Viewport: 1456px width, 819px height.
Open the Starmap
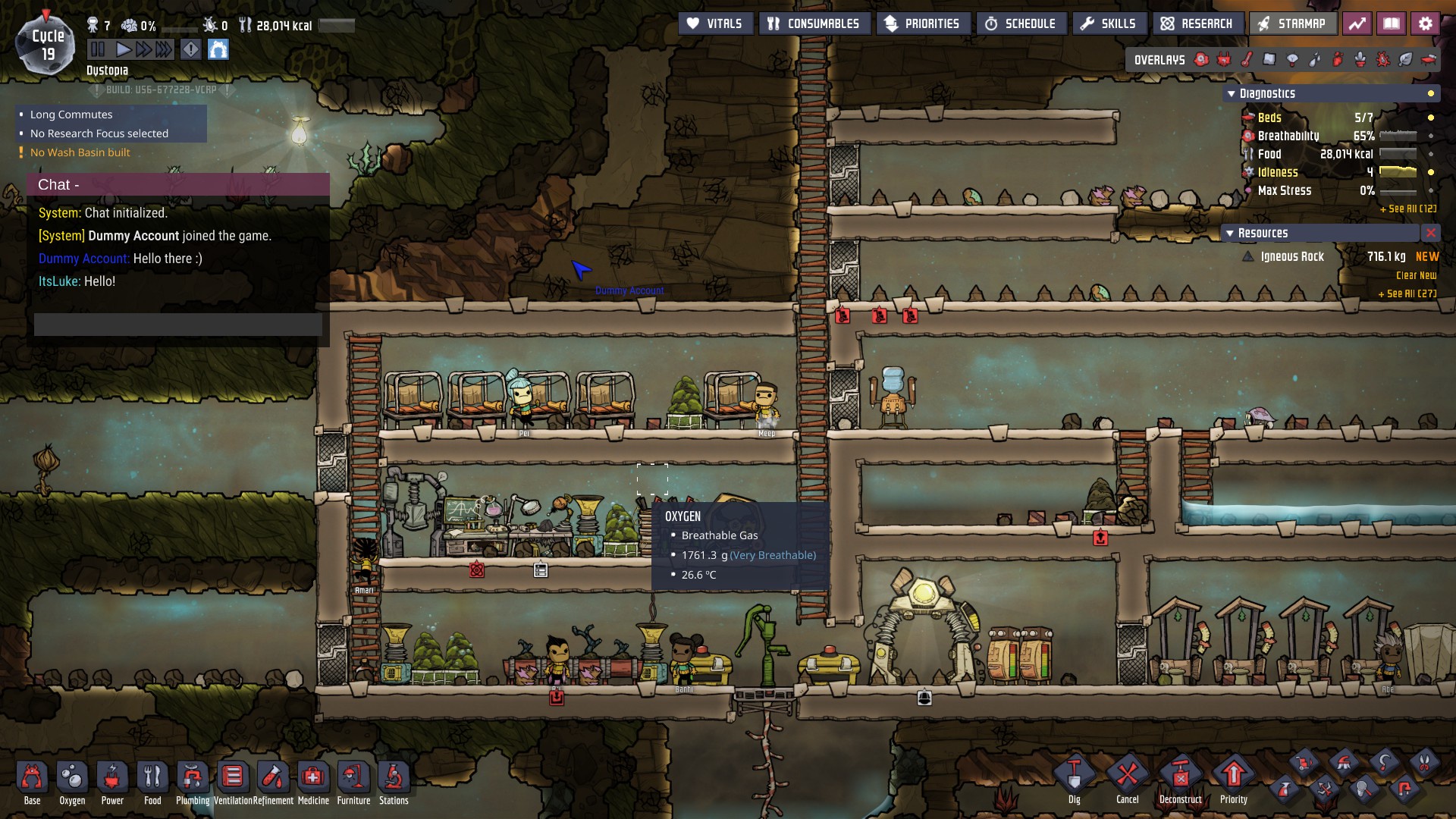(1291, 24)
